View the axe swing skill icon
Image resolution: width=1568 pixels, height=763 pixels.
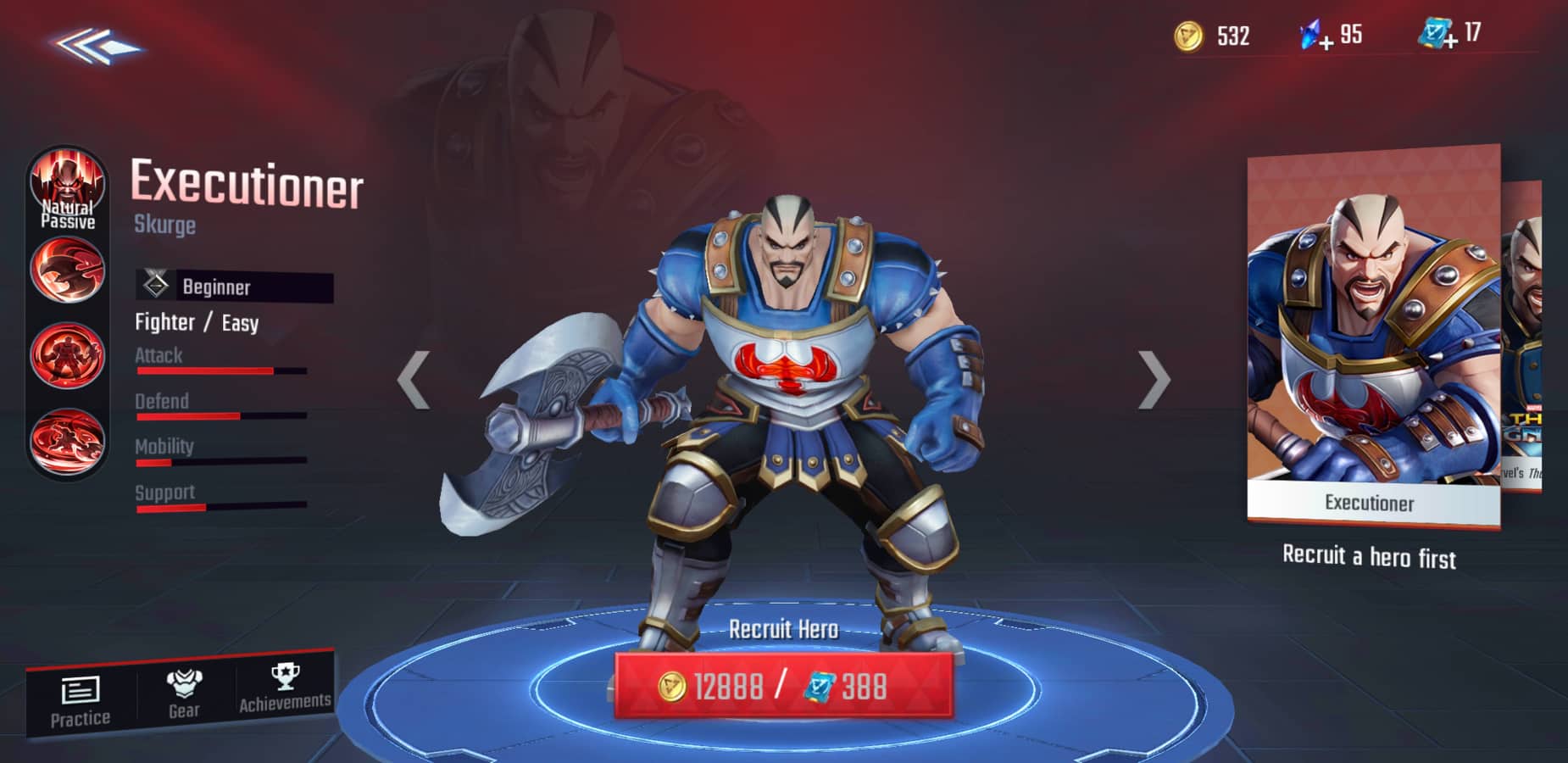tap(68, 270)
